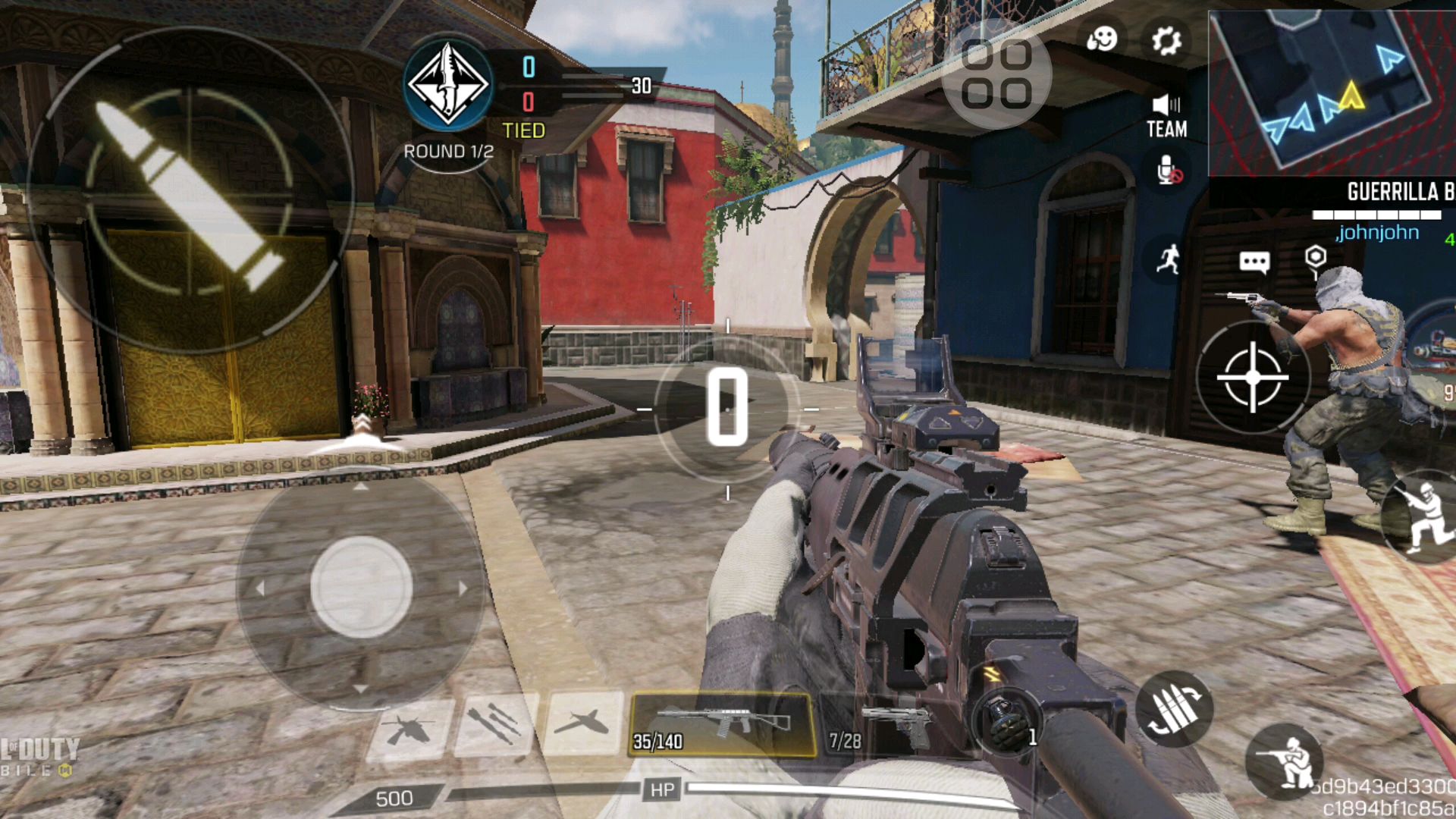
Task: Open the quick chat bubble
Action: [x=1254, y=262]
